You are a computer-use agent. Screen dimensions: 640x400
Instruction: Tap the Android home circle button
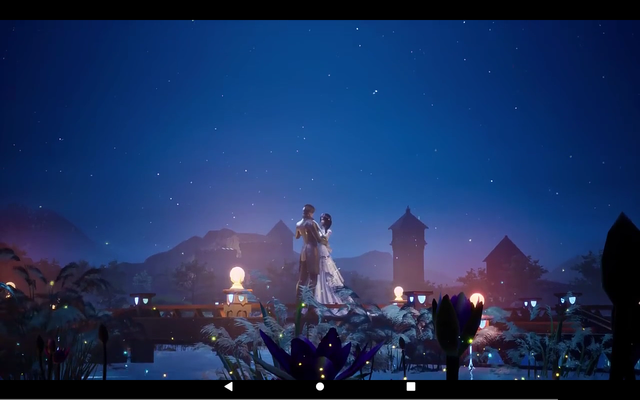tap(320, 386)
